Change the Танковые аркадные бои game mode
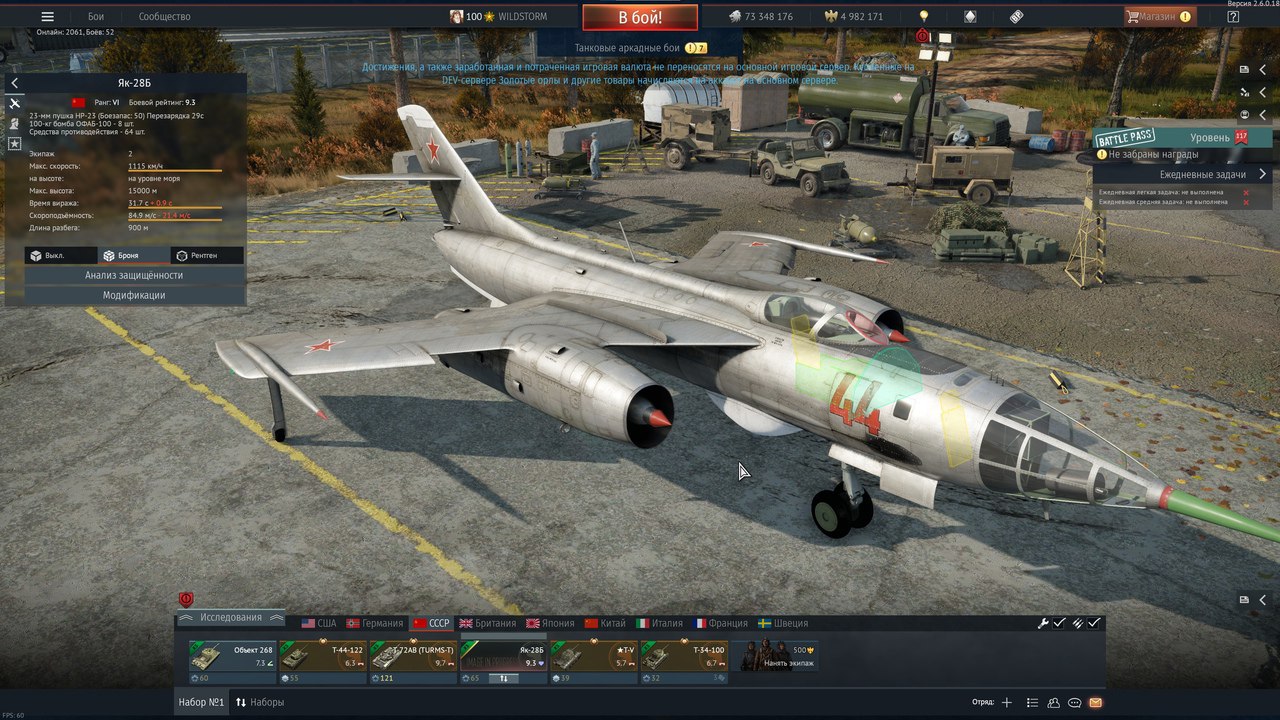 [640, 48]
